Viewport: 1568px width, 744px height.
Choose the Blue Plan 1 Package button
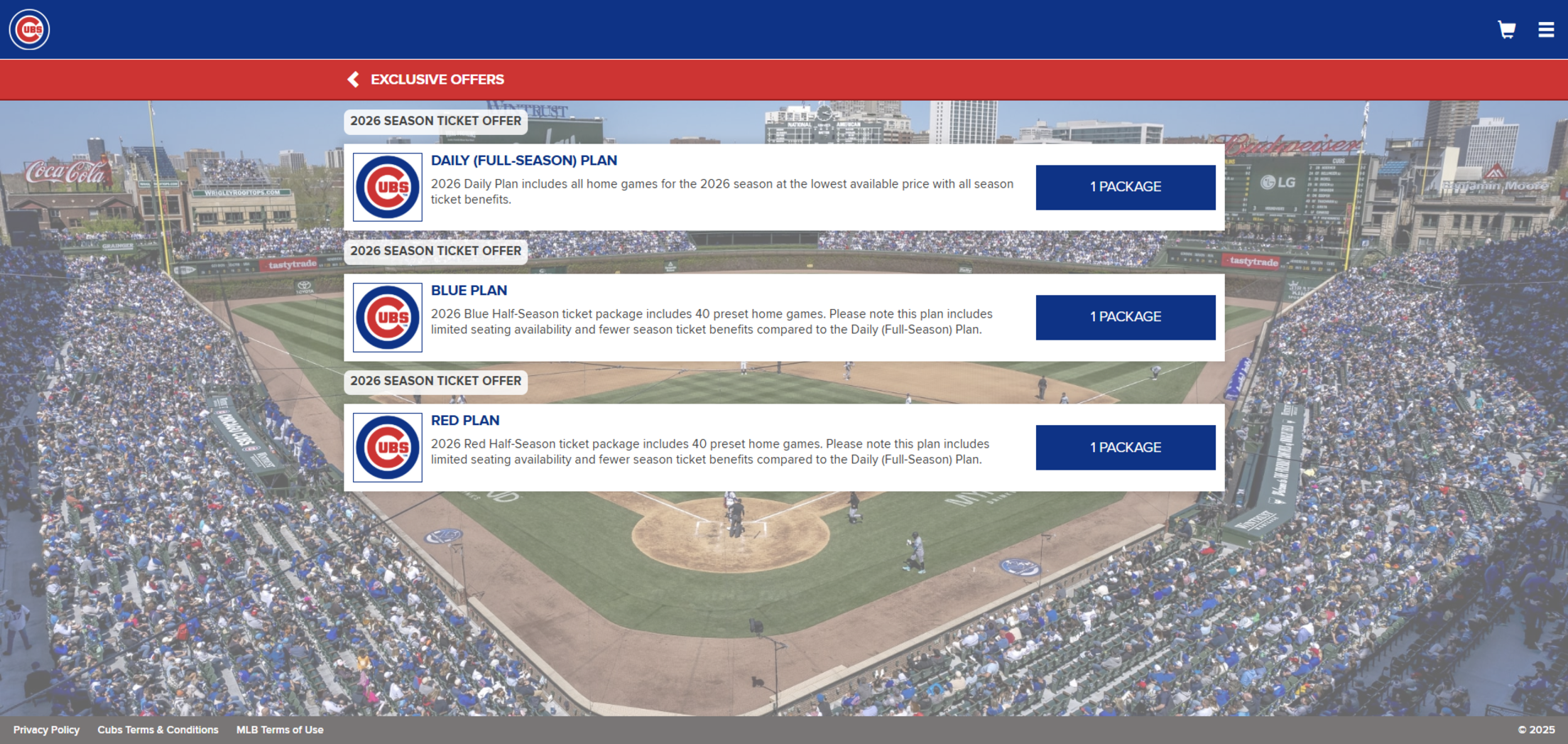coord(1125,317)
